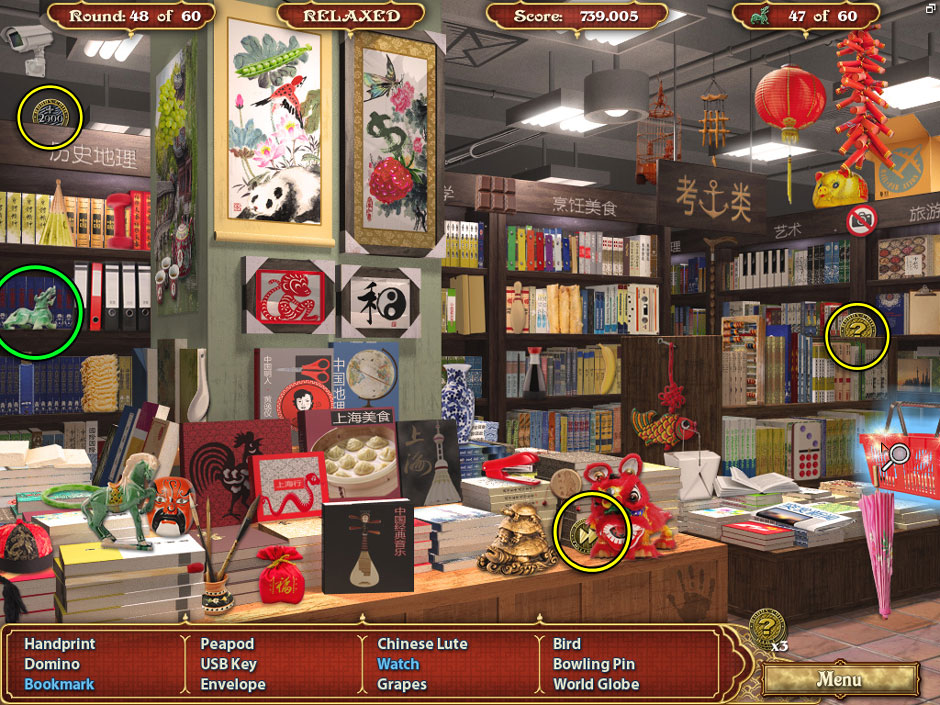Choose the Envelope list entry
Screen dimensions: 940x705
pyautogui.click(x=233, y=685)
